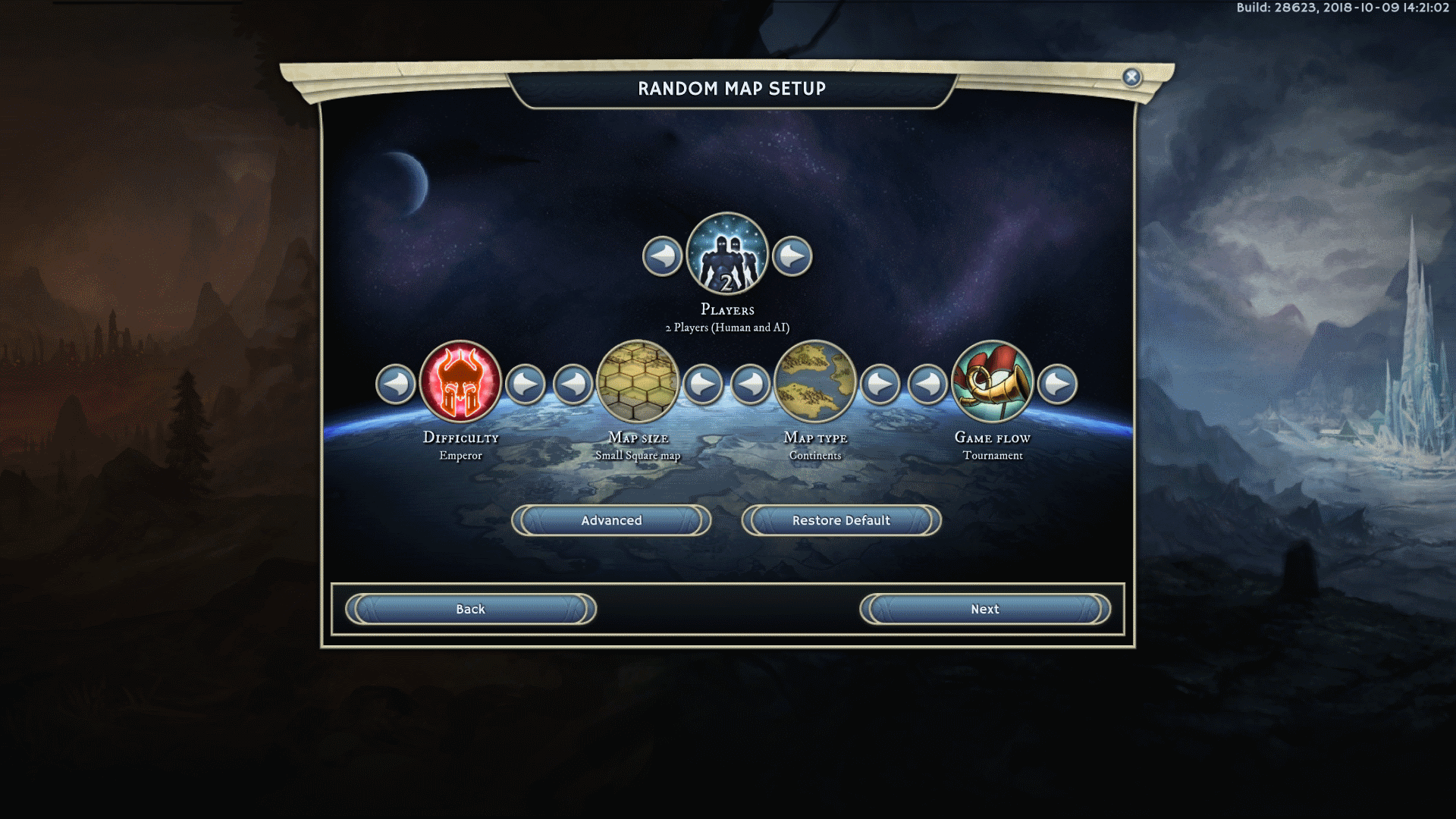
Task: Switch to the previous map type
Action: pyautogui.click(x=751, y=384)
